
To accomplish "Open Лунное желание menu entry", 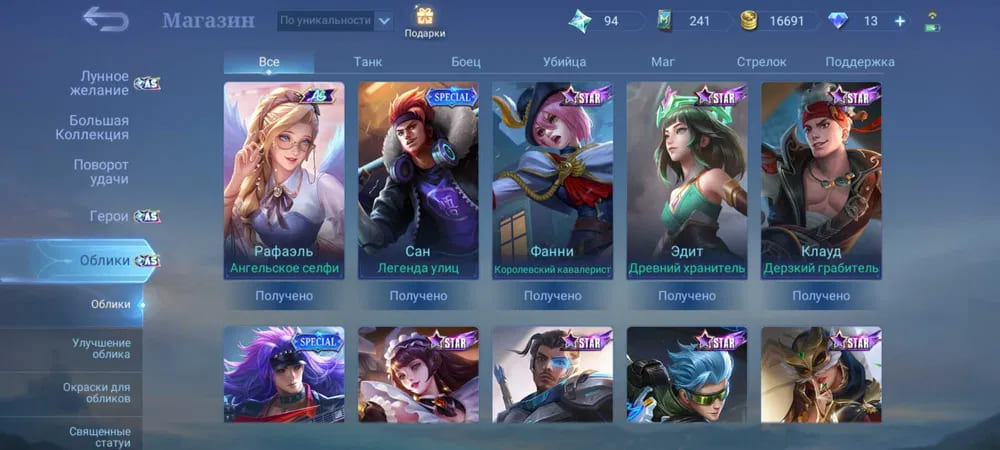I will (x=105, y=83).
